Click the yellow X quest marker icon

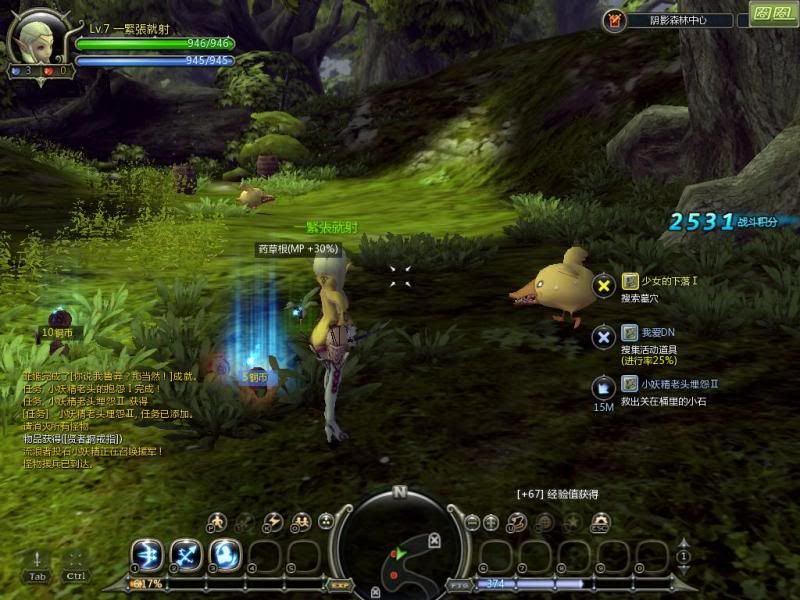603,287
